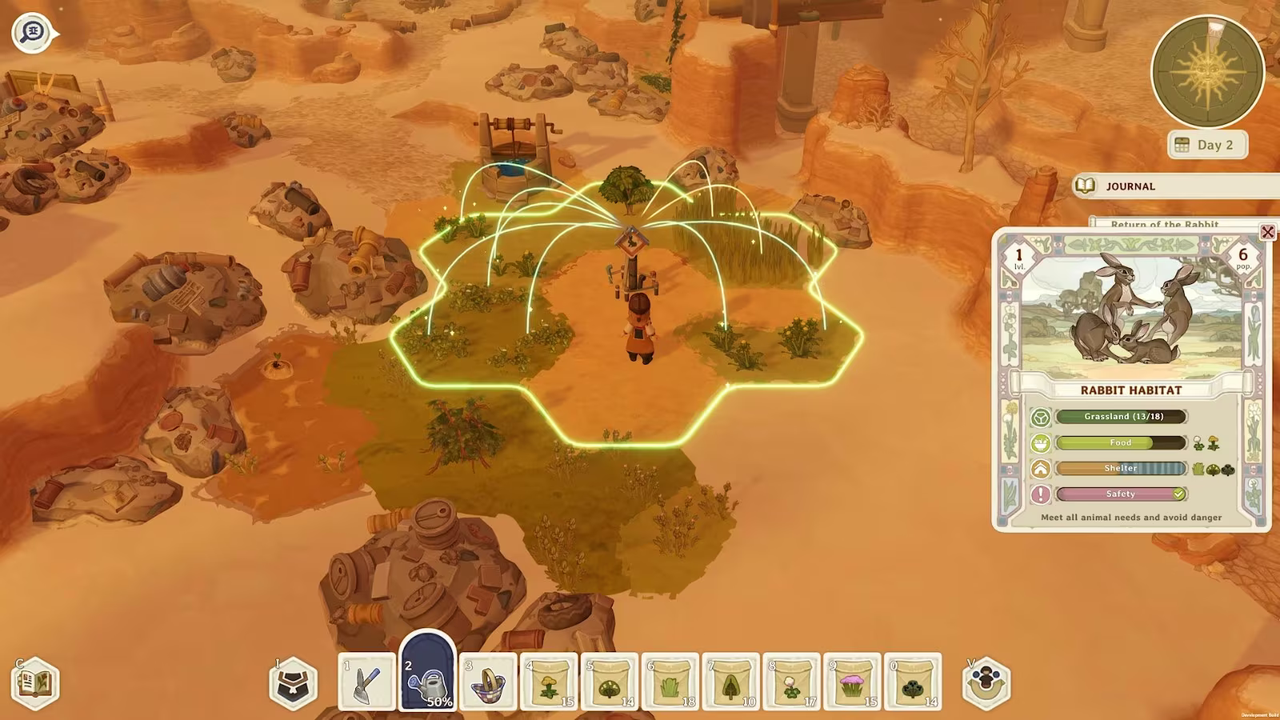Select the hoe tool
Screen dimensions: 1280x720
coord(365,682)
